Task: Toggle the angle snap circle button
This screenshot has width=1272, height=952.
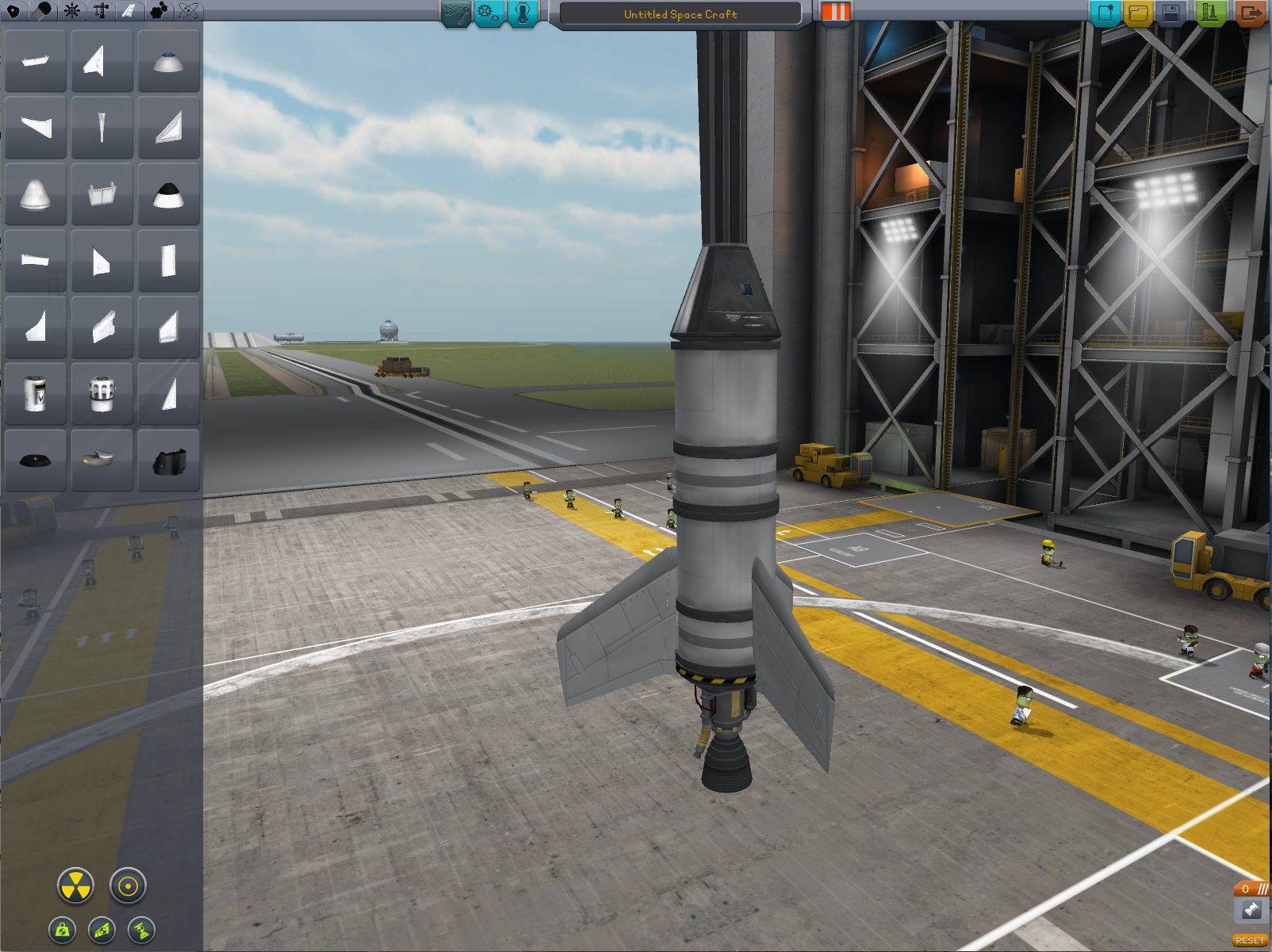Action: (x=128, y=885)
